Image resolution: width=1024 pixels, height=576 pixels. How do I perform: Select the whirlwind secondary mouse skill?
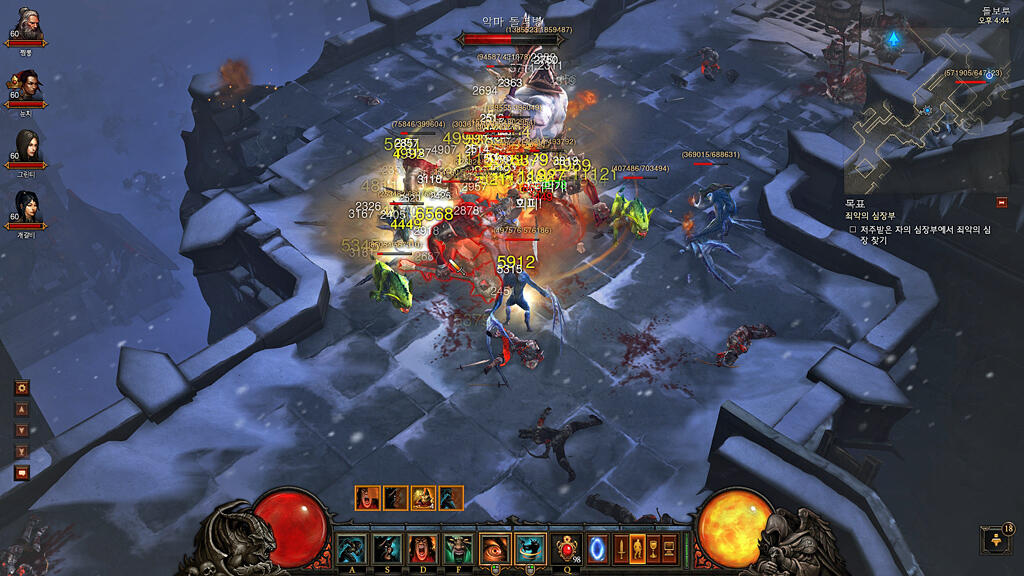coord(531,548)
